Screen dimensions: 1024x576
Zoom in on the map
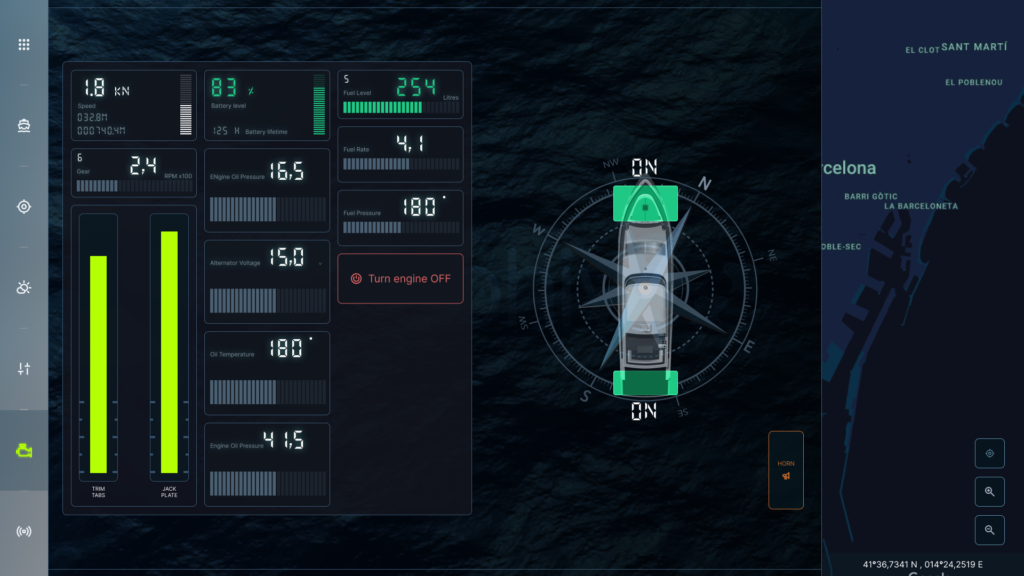989,491
